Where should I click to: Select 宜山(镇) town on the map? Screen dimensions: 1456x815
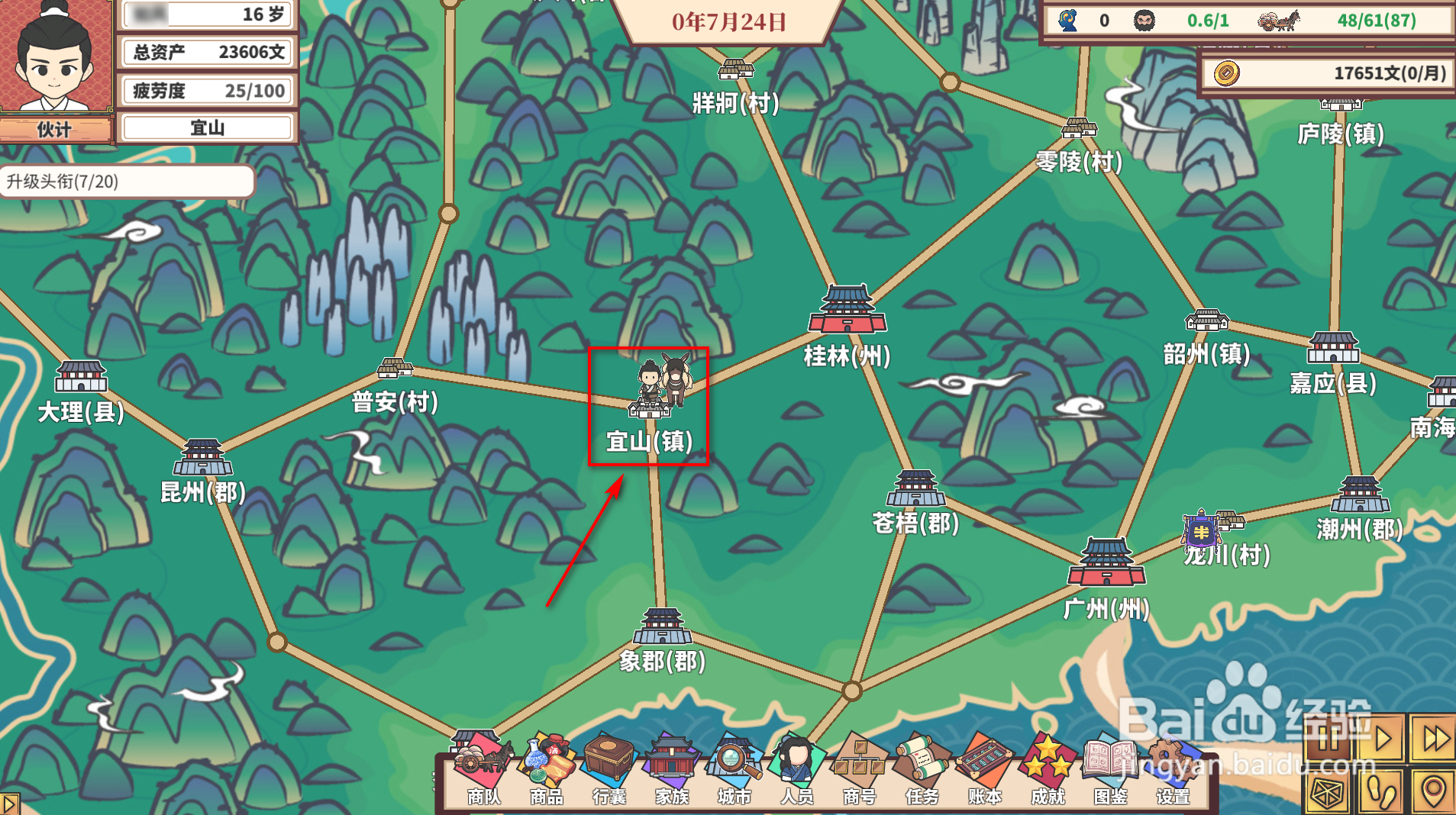(648, 412)
